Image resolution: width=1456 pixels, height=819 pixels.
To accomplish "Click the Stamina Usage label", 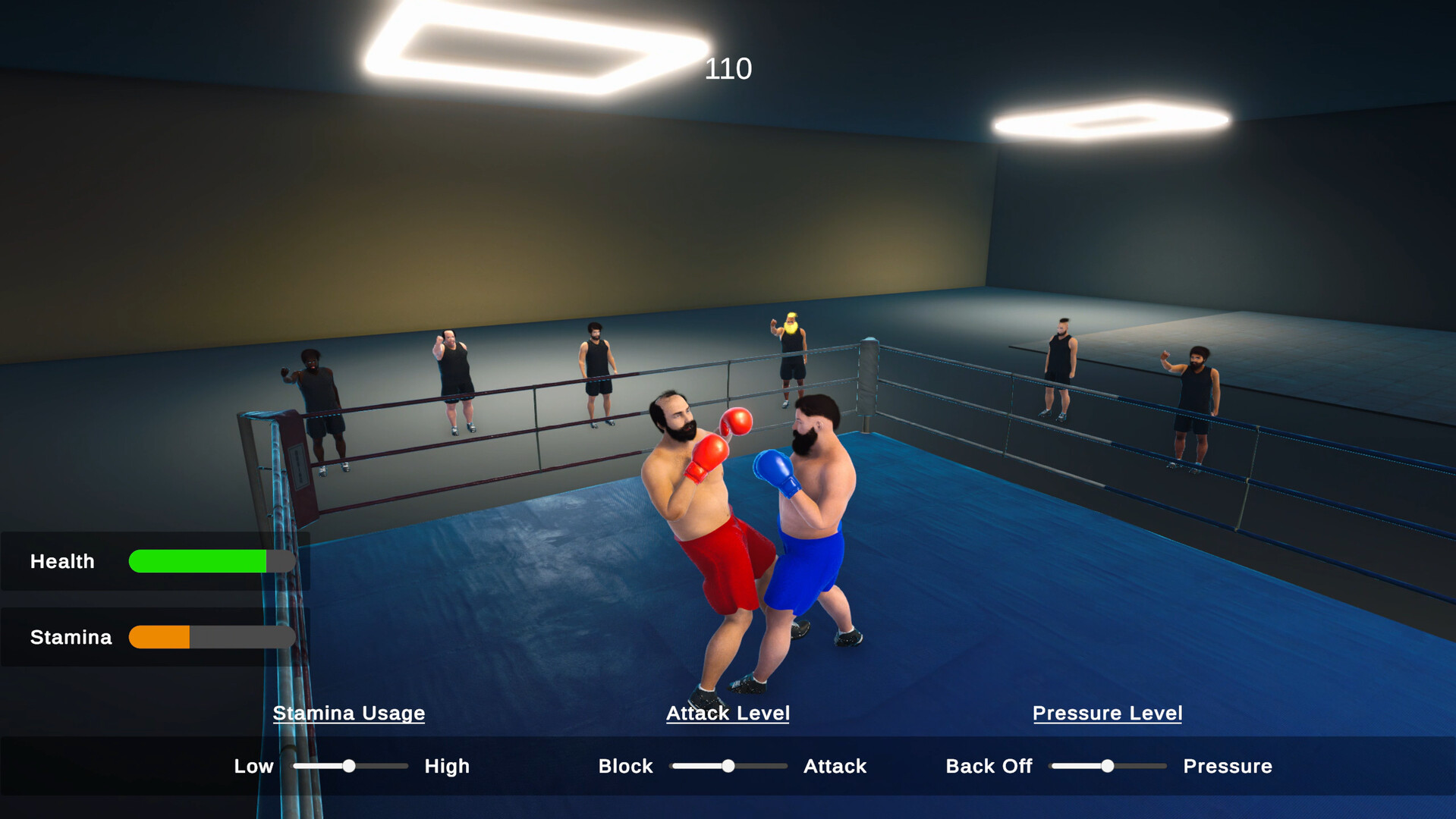I will click(348, 713).
